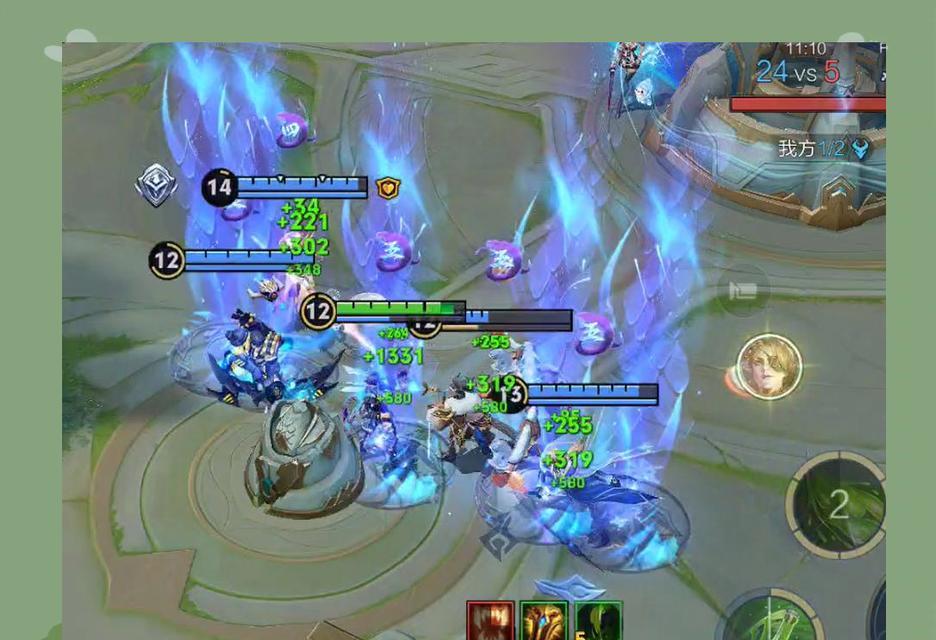Tap the blonde hero portrait target icon
The width and height of the screenshot is (936, 640).
(x=769, y=367)
